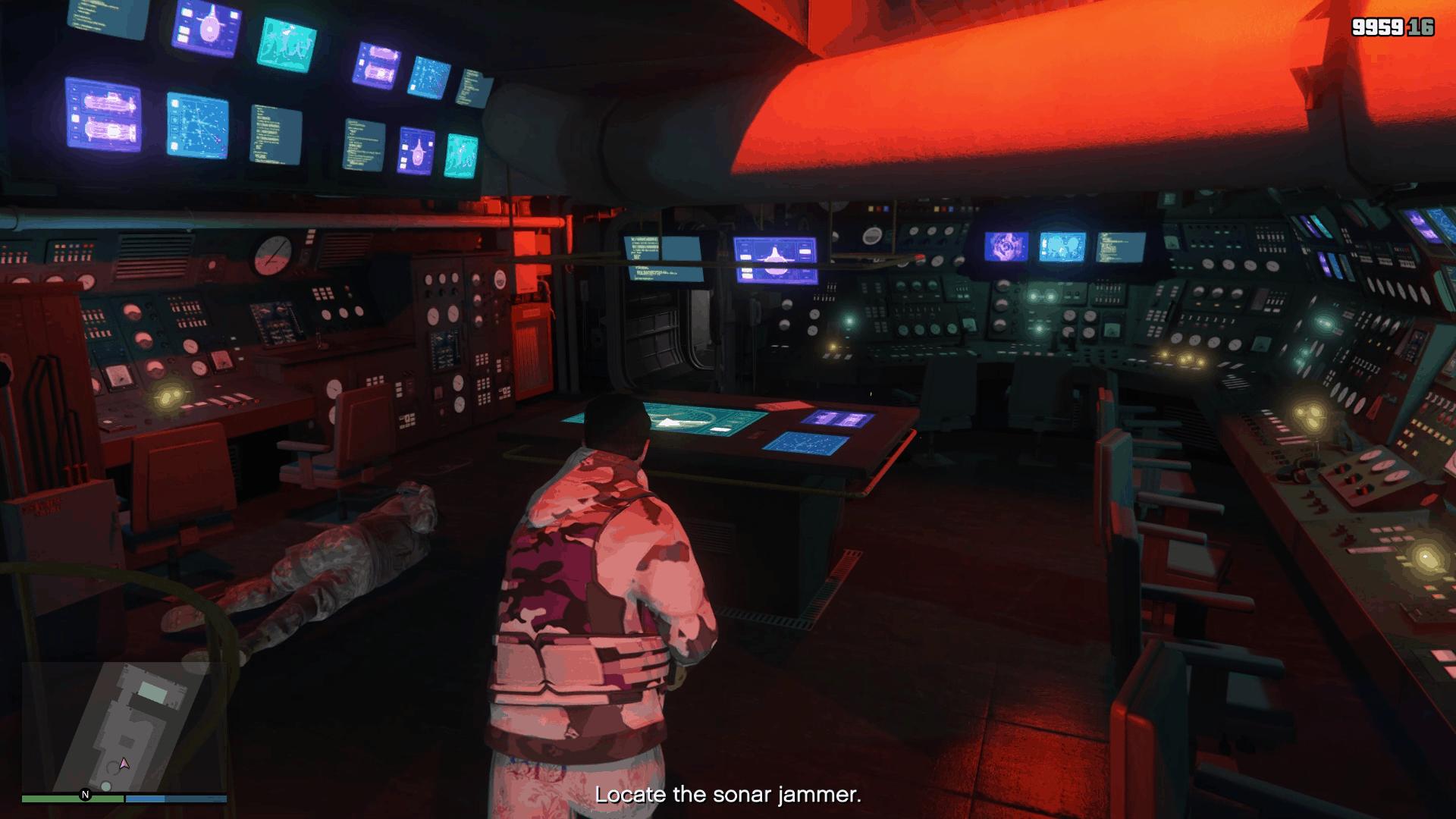Click the minimap in the corner

(x=124, y=726)
